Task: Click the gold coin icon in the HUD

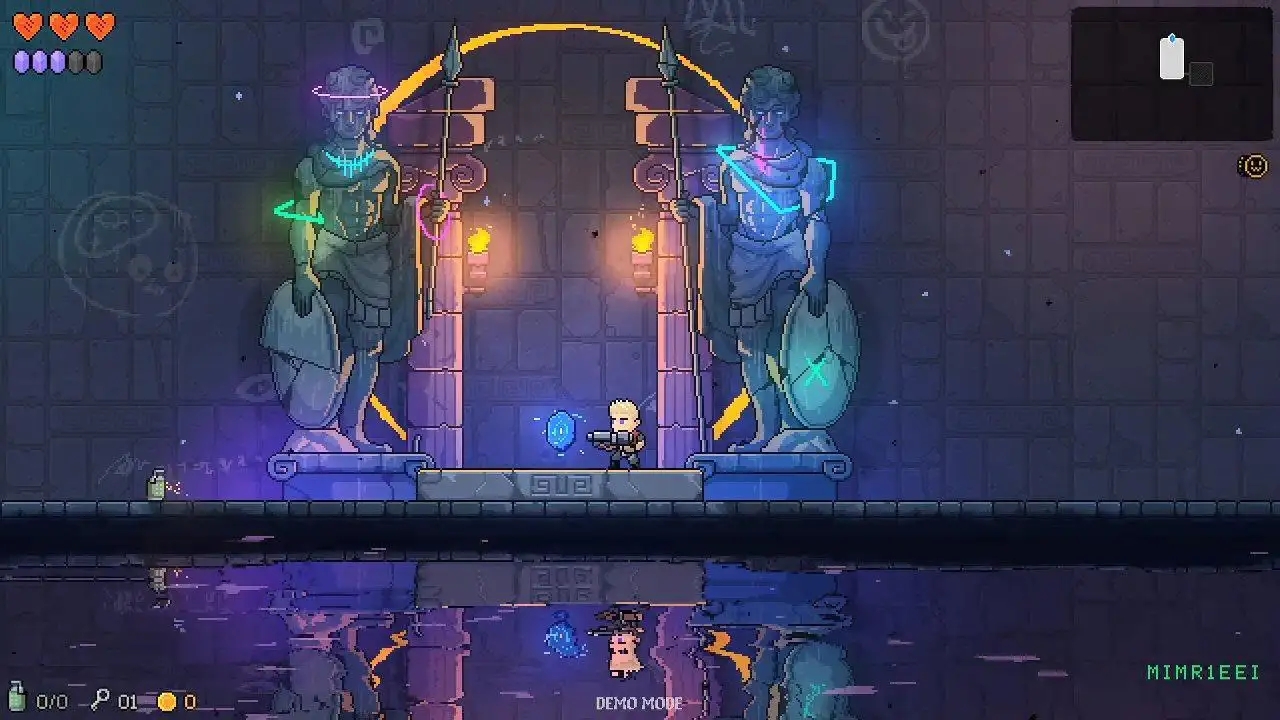Action: tap(167, 701)
